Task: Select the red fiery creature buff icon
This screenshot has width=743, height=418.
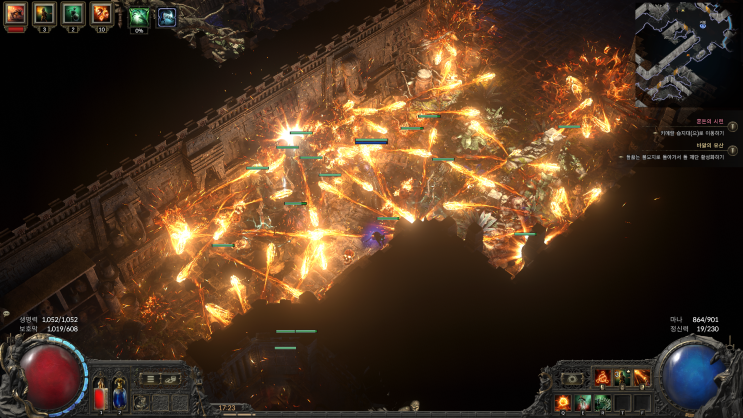Action: point(15,13)
